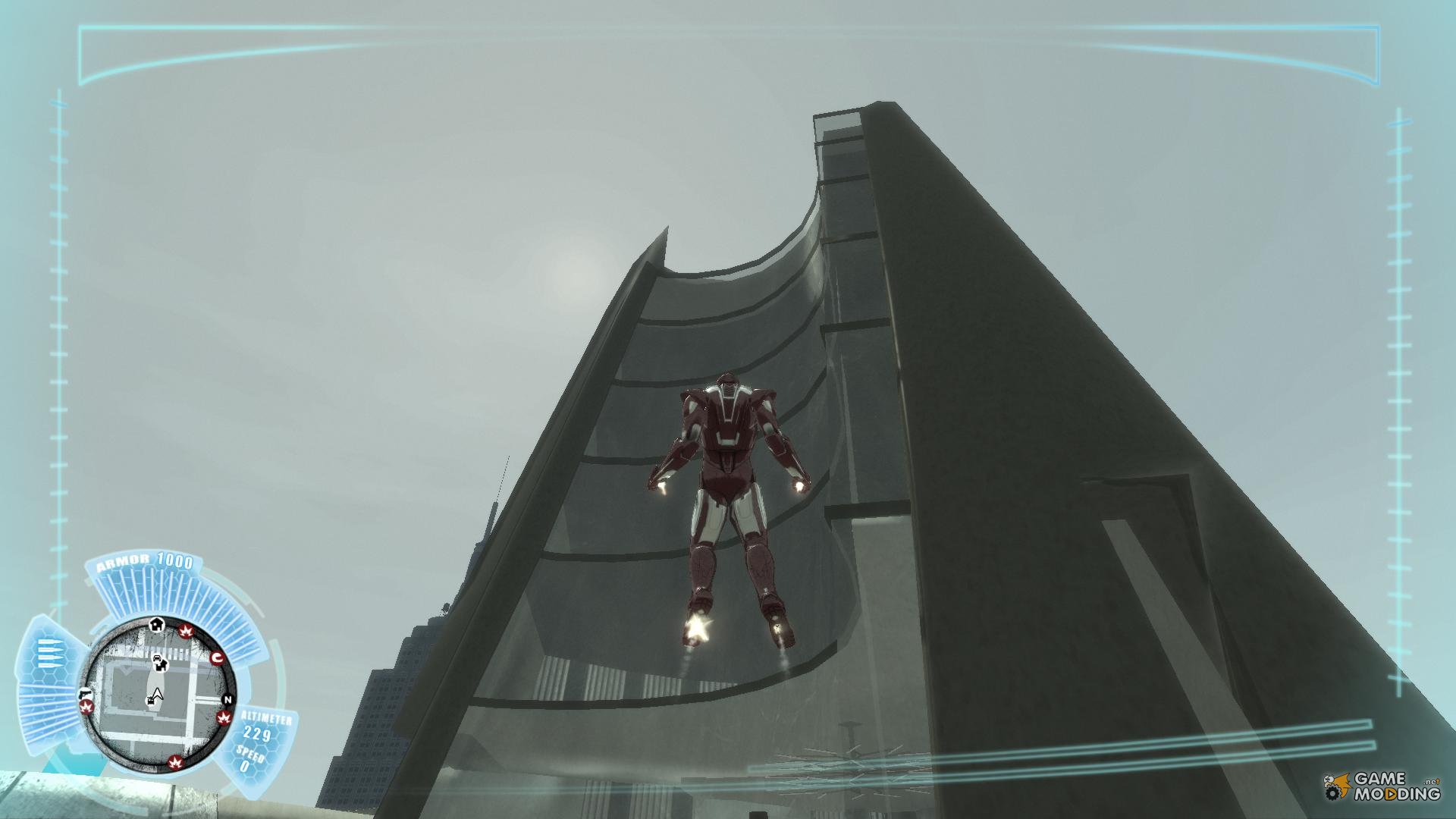
Task: Select the car blip near the map center
Action: [156, 659]
